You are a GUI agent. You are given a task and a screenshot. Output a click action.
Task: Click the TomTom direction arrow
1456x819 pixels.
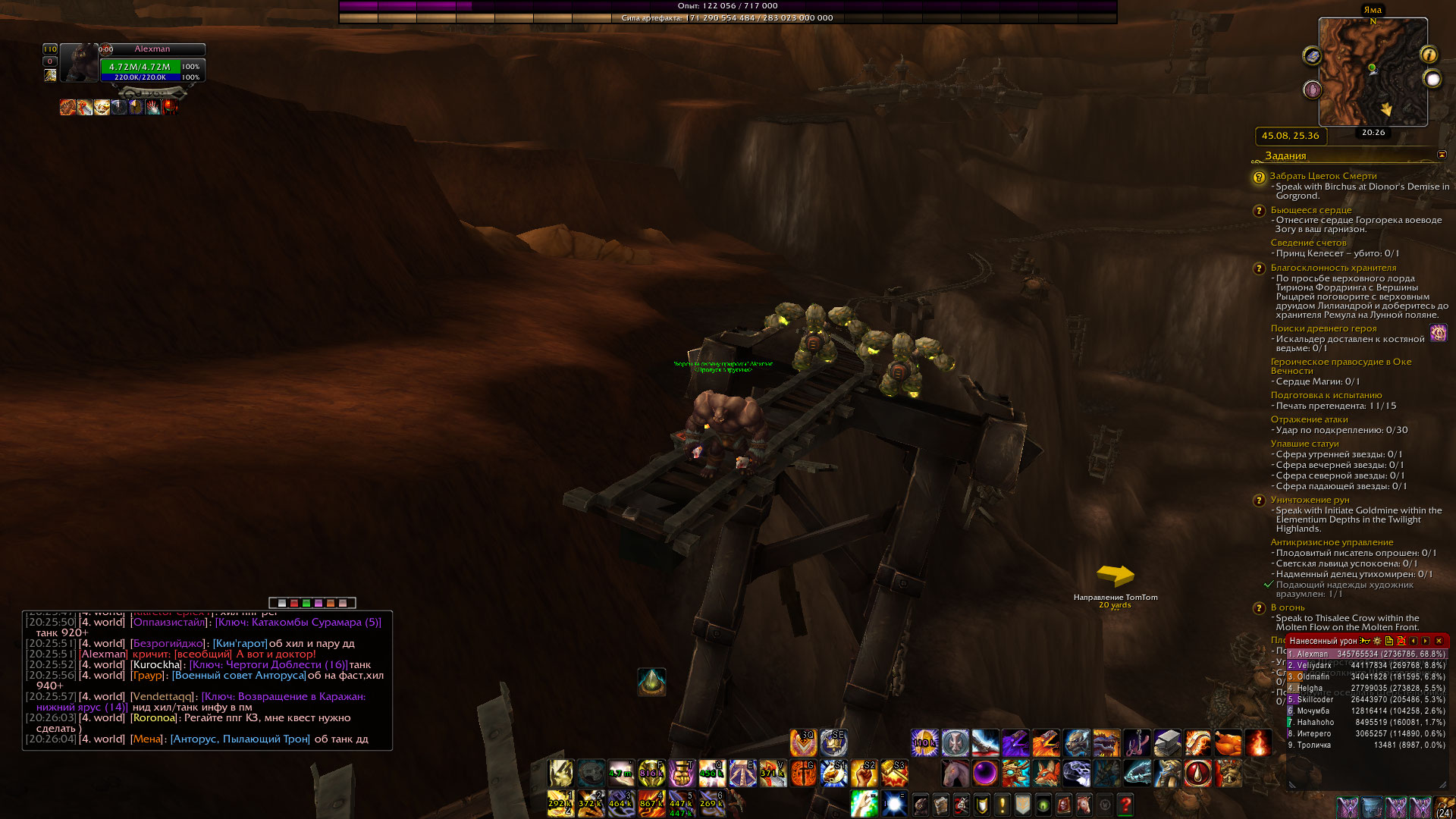point(1115,576)
